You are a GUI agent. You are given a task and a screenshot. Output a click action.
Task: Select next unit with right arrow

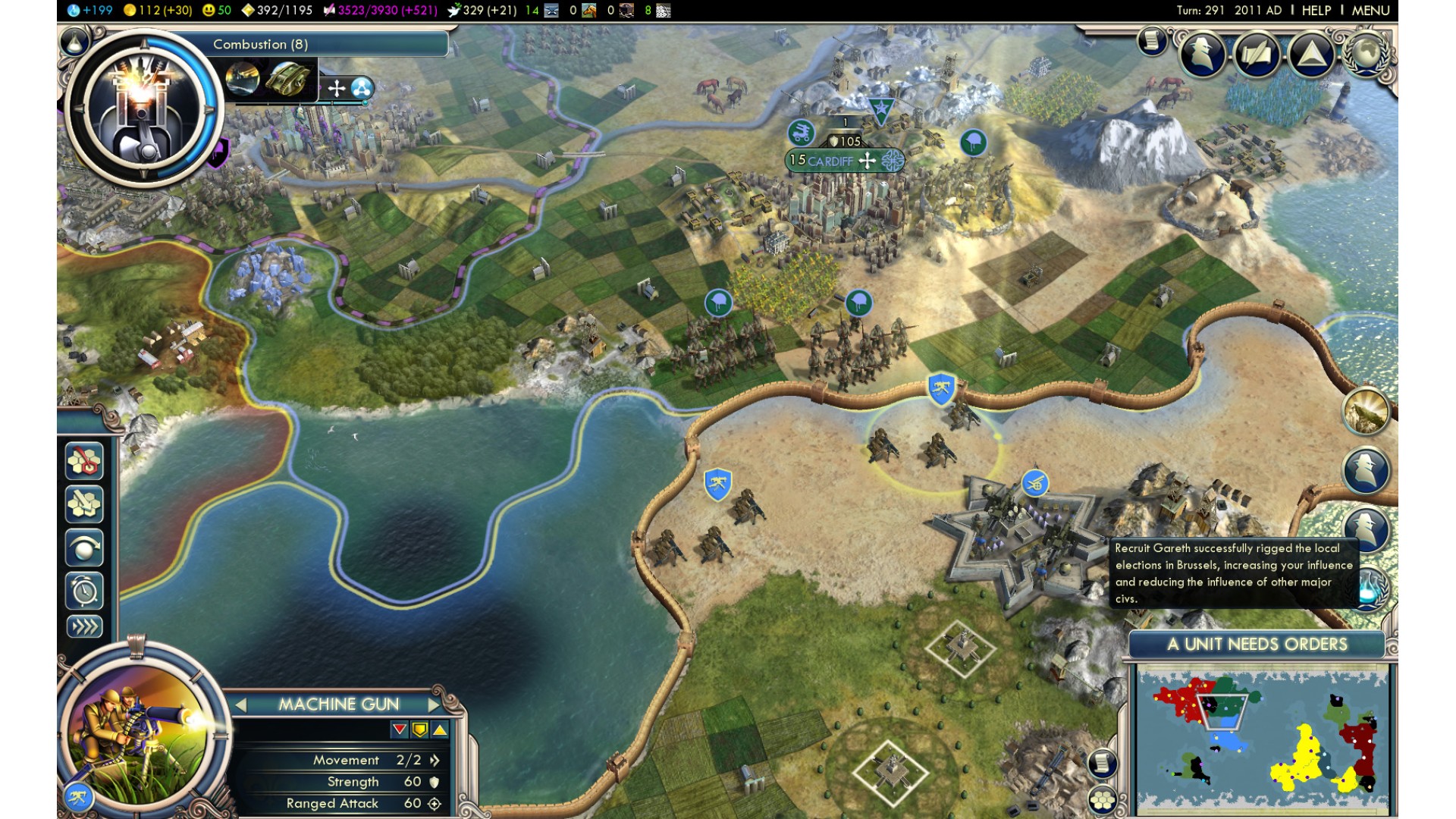[434, 704]
